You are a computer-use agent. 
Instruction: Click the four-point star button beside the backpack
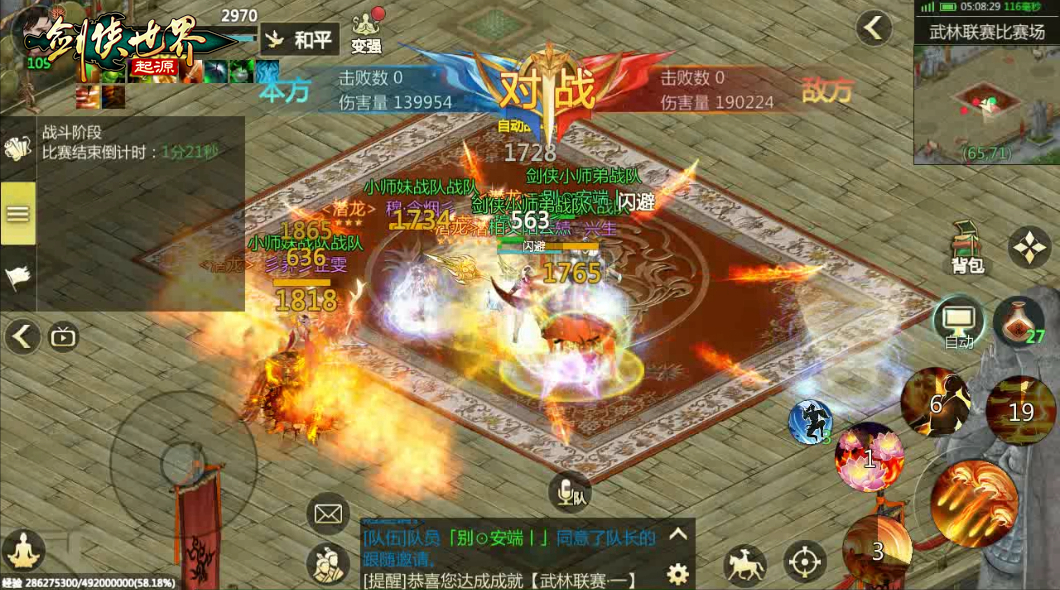pyautogui.click(x=1029, y=246)
